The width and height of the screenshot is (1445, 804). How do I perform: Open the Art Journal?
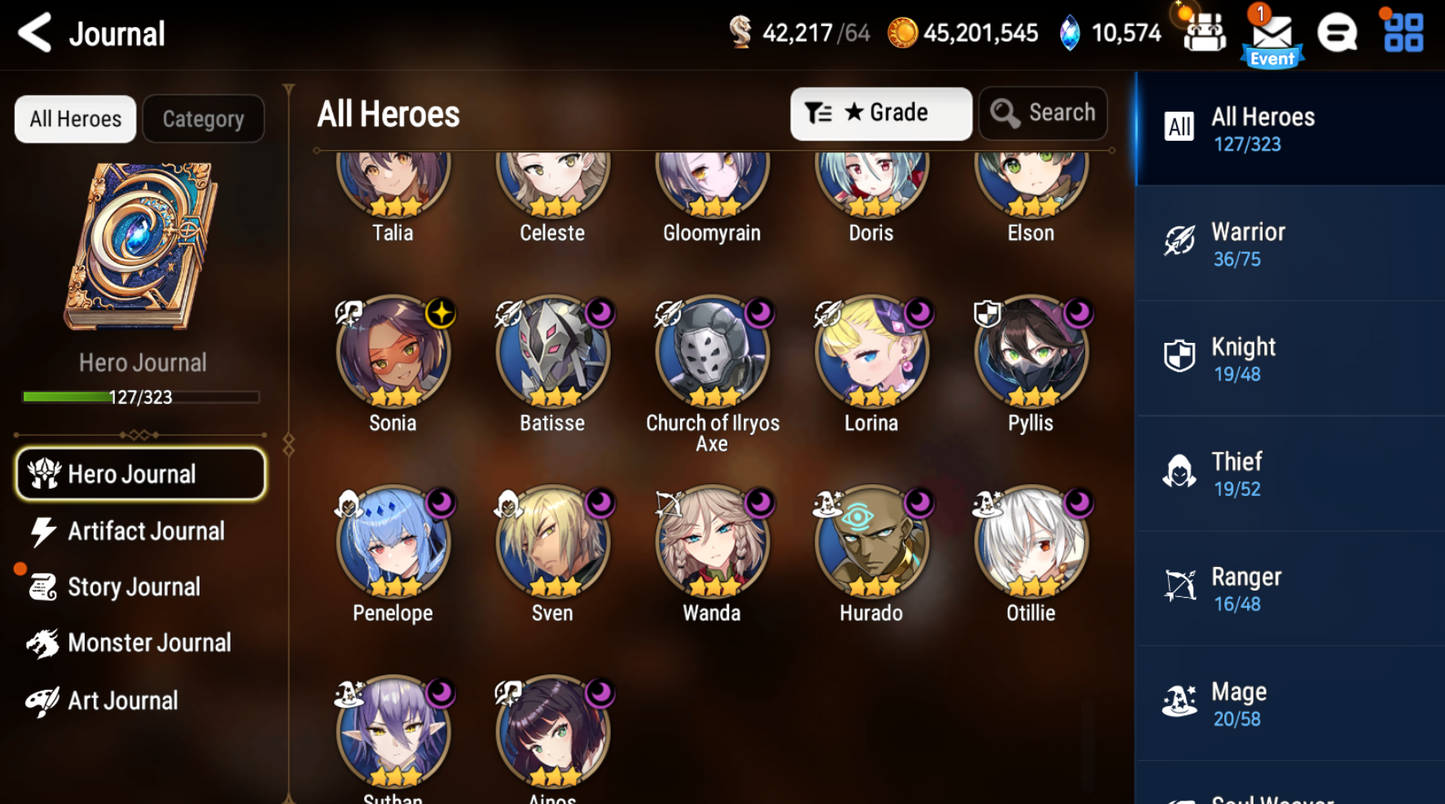click(x=122, y=701)
